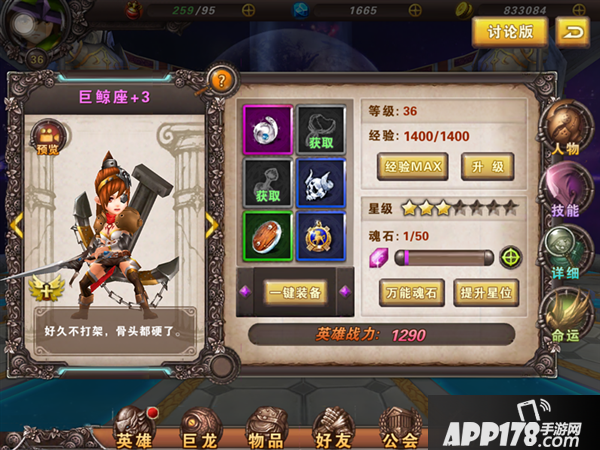Add soul stones with green plus icon
The image size is (600, 450).
[x=512, y=257]
